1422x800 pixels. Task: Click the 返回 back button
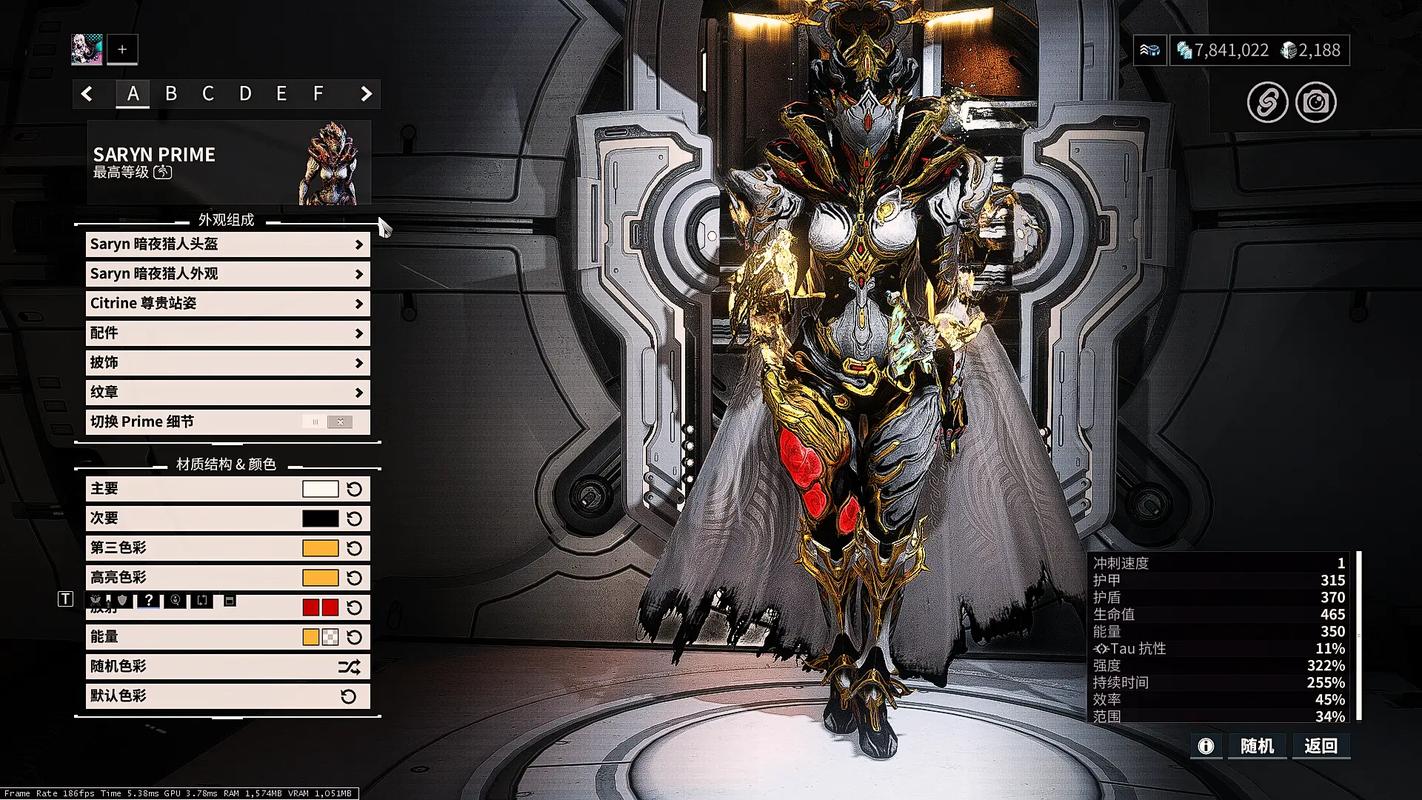point(1320,746)
